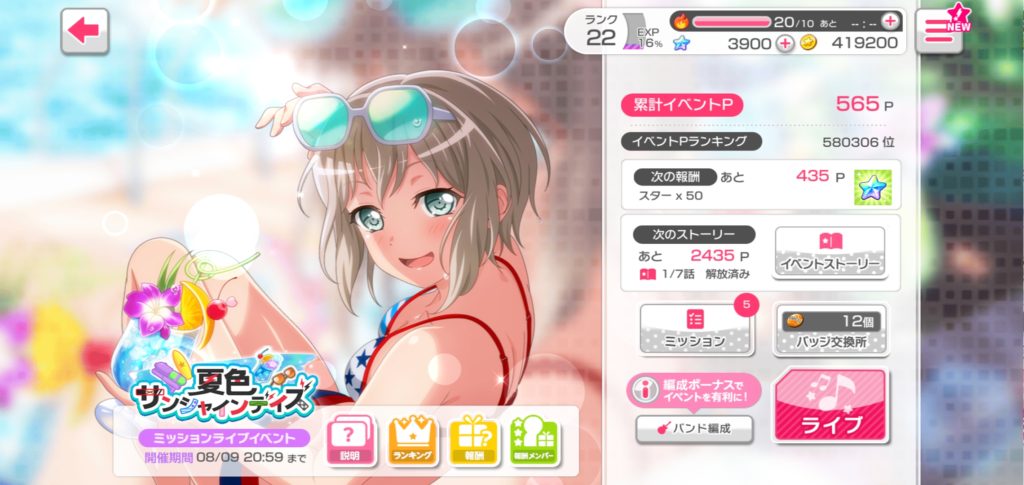Open the イベントストーリー event story
This screenshot has width=1024, height=485.
[x=829, y=252]
